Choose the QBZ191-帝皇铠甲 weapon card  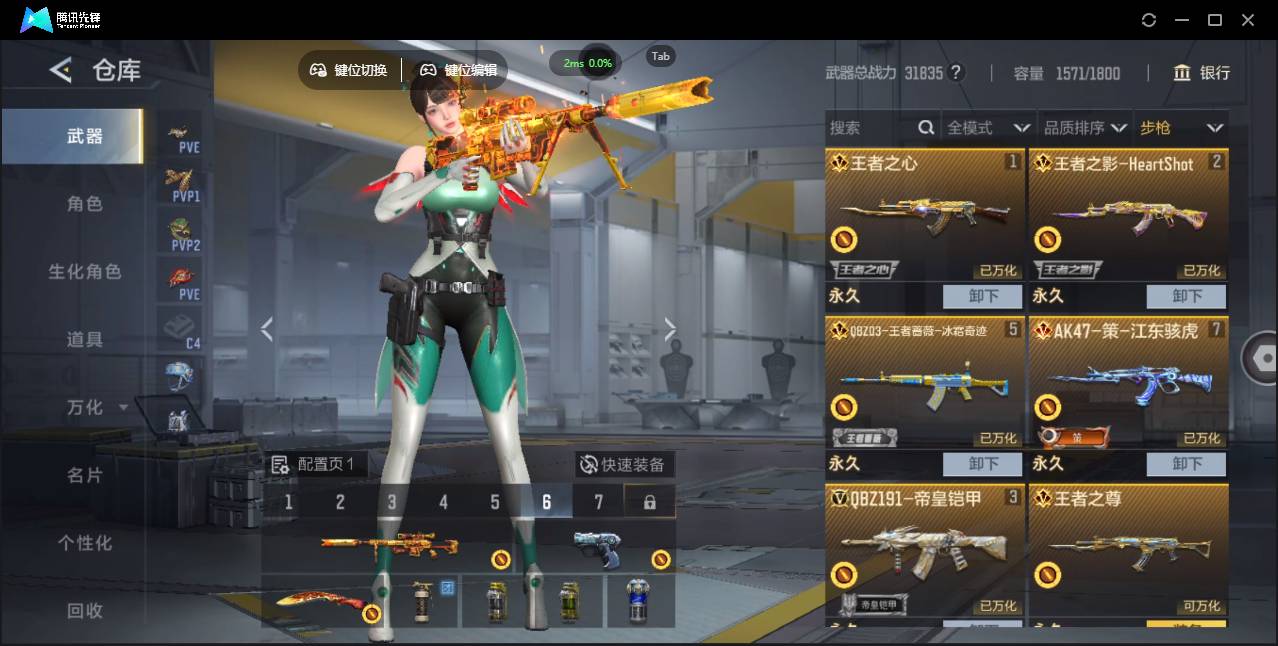(925, 550)
